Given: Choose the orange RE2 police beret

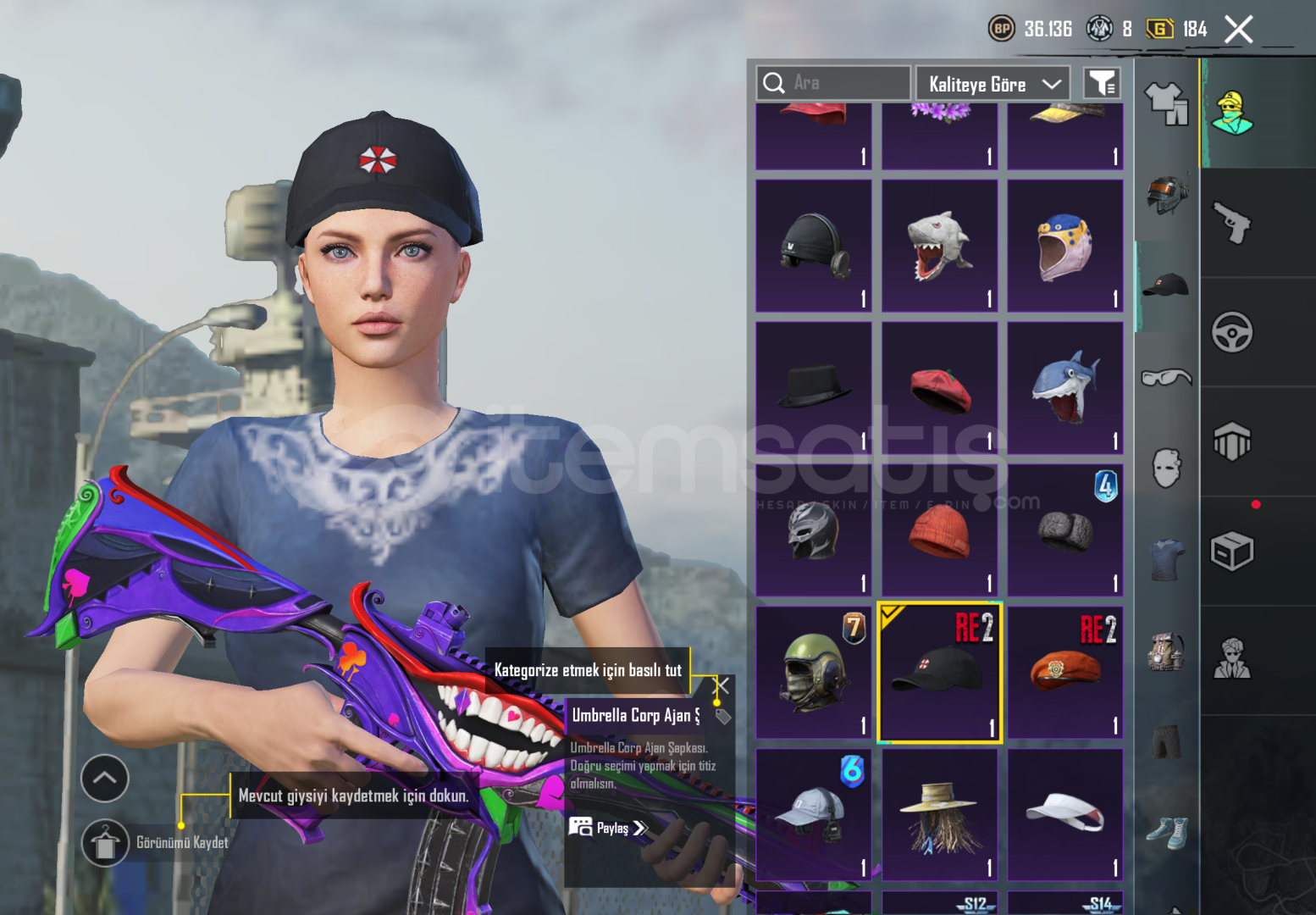Looking at the screenshot, I should pos(1065,673).
